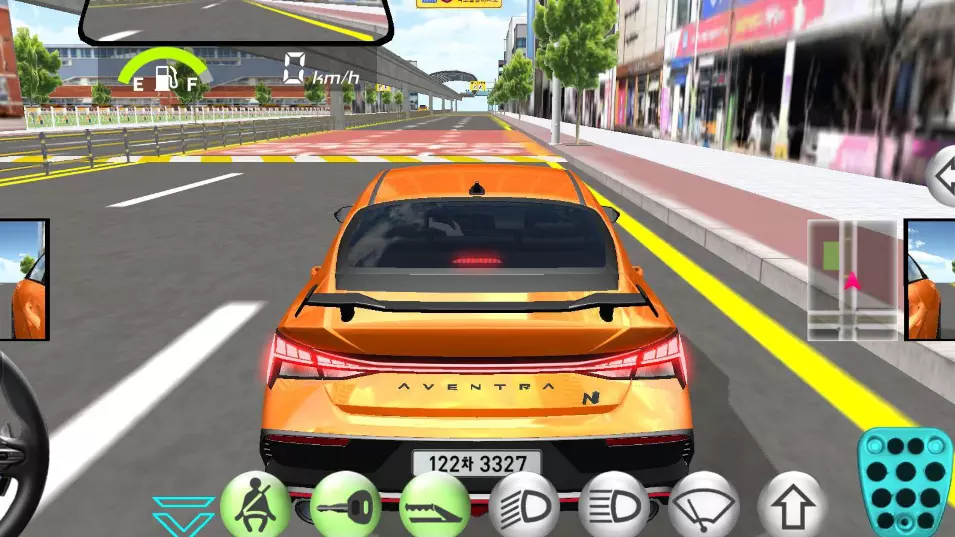Select the right side mirror view
The height and width of the screenshot is (537, 955).
pyautogui.click(x=930, y=280)
